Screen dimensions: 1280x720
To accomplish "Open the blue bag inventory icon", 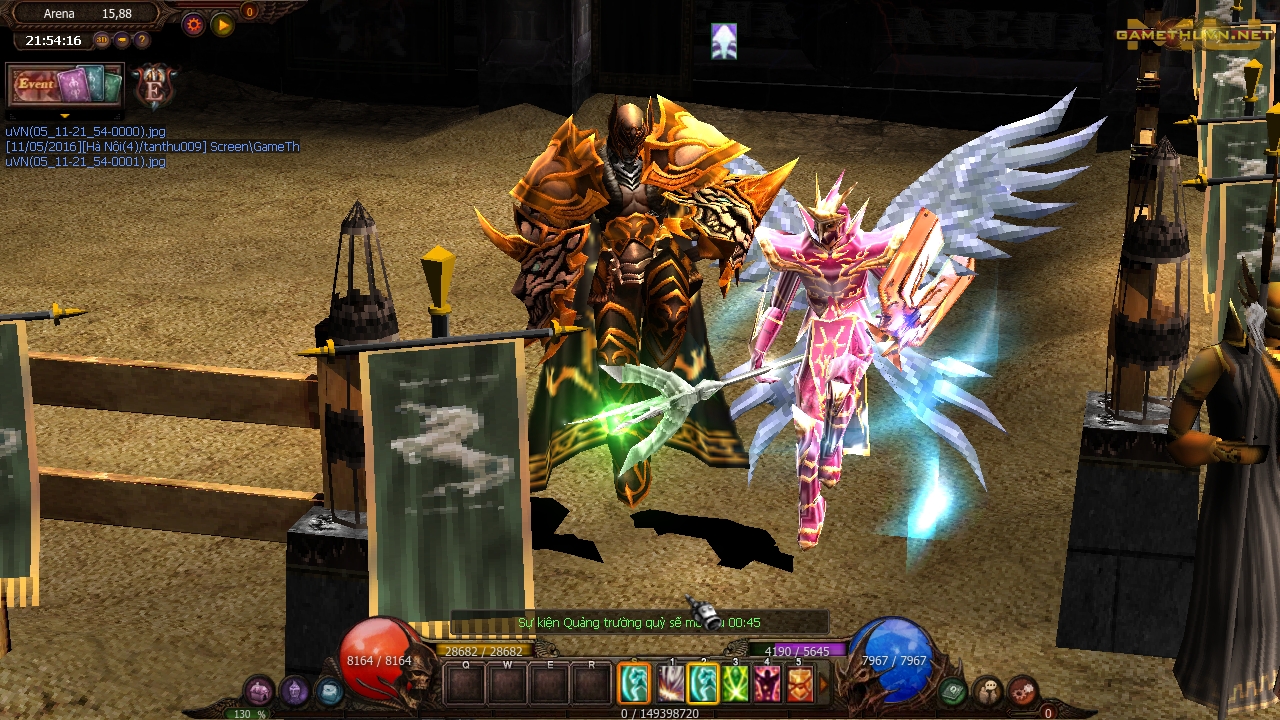I will tap(329, 690).
